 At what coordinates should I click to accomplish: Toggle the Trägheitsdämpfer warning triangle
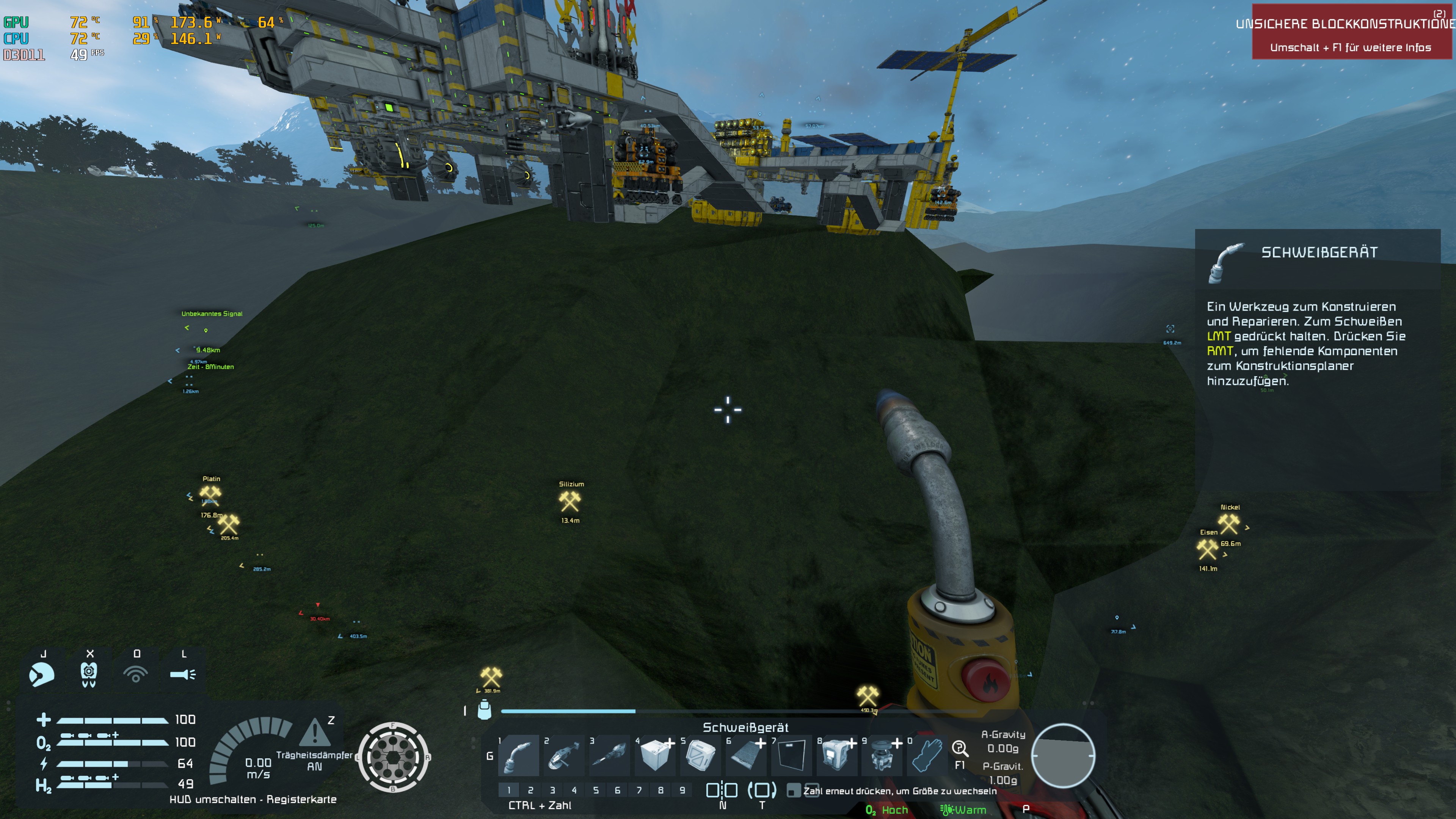click(315, 733)
